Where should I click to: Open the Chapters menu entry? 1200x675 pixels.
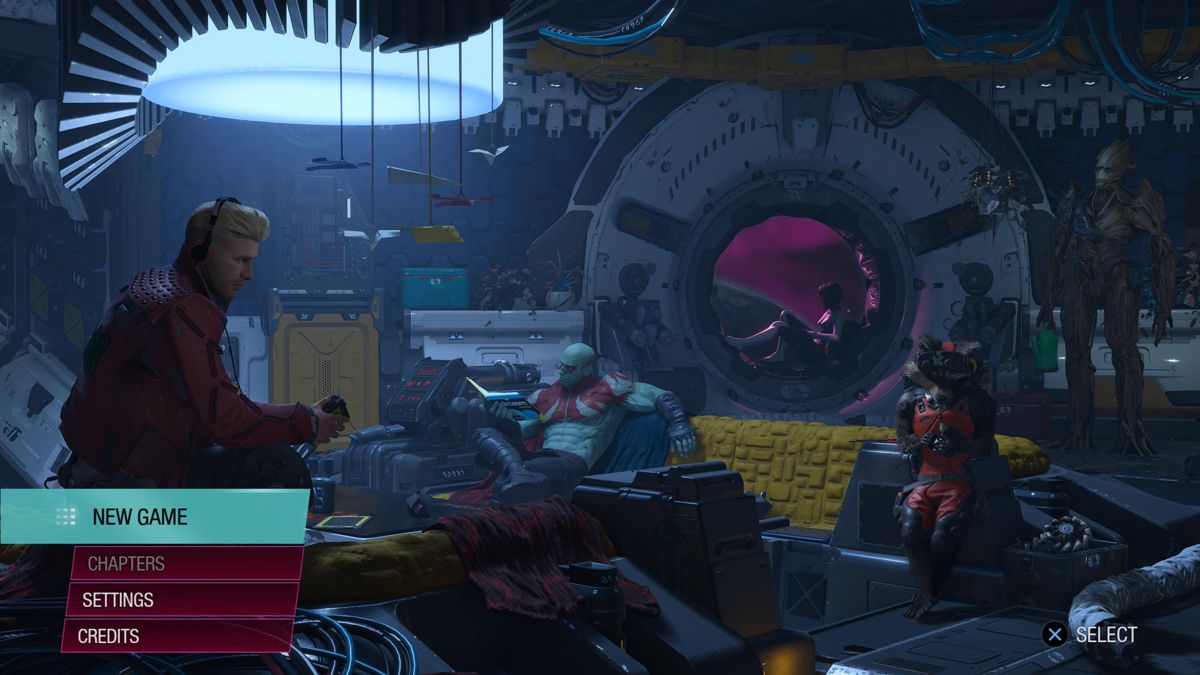(x=185, y=563)
